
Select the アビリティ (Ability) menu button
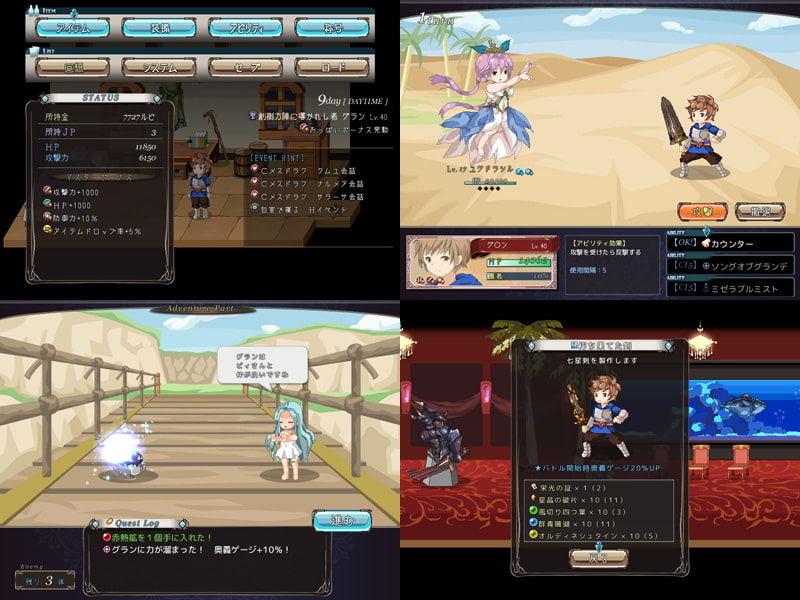[x=245, y=28]
